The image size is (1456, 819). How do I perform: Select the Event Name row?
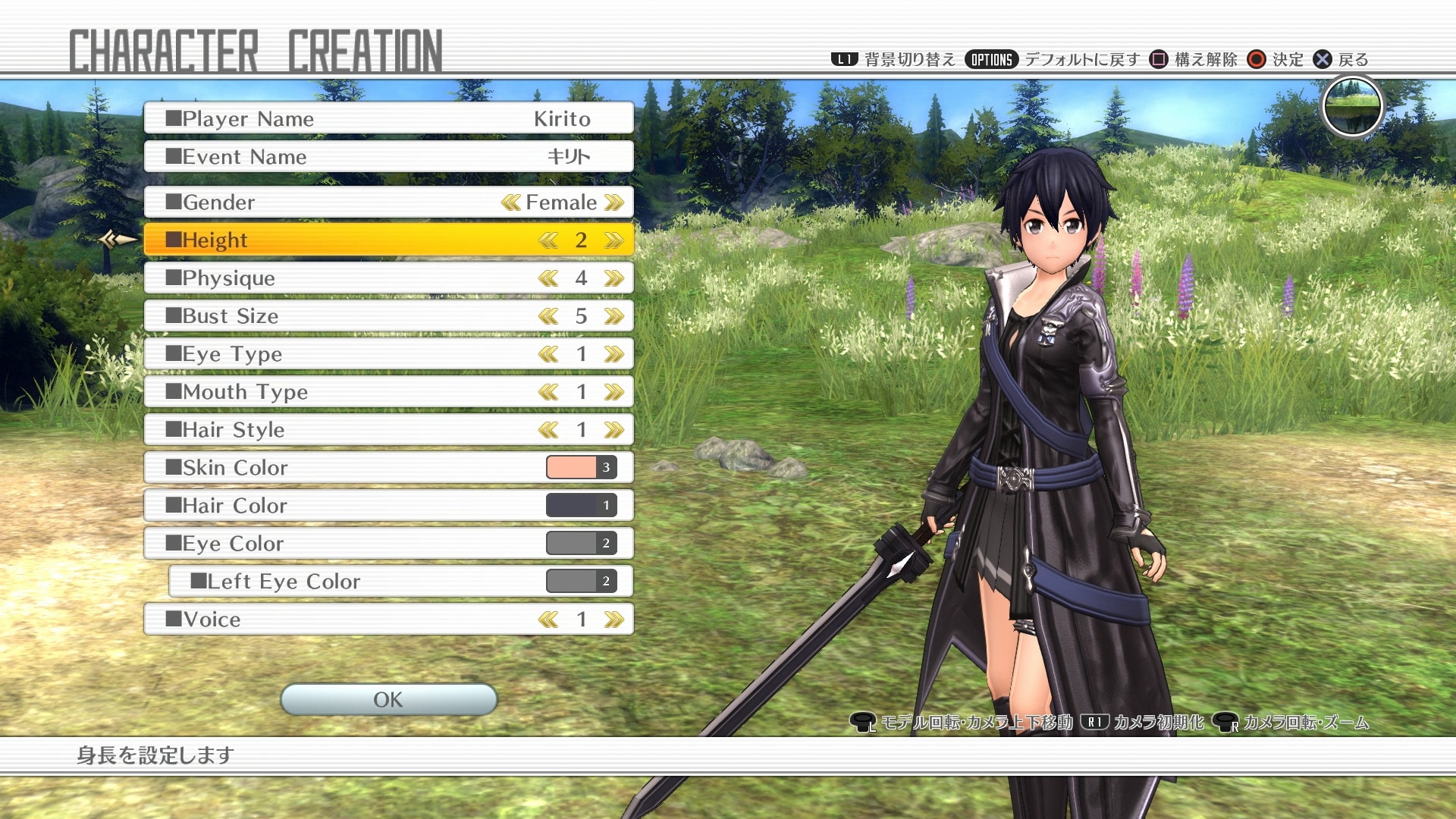pyautogui.click(x=388, y=157)
